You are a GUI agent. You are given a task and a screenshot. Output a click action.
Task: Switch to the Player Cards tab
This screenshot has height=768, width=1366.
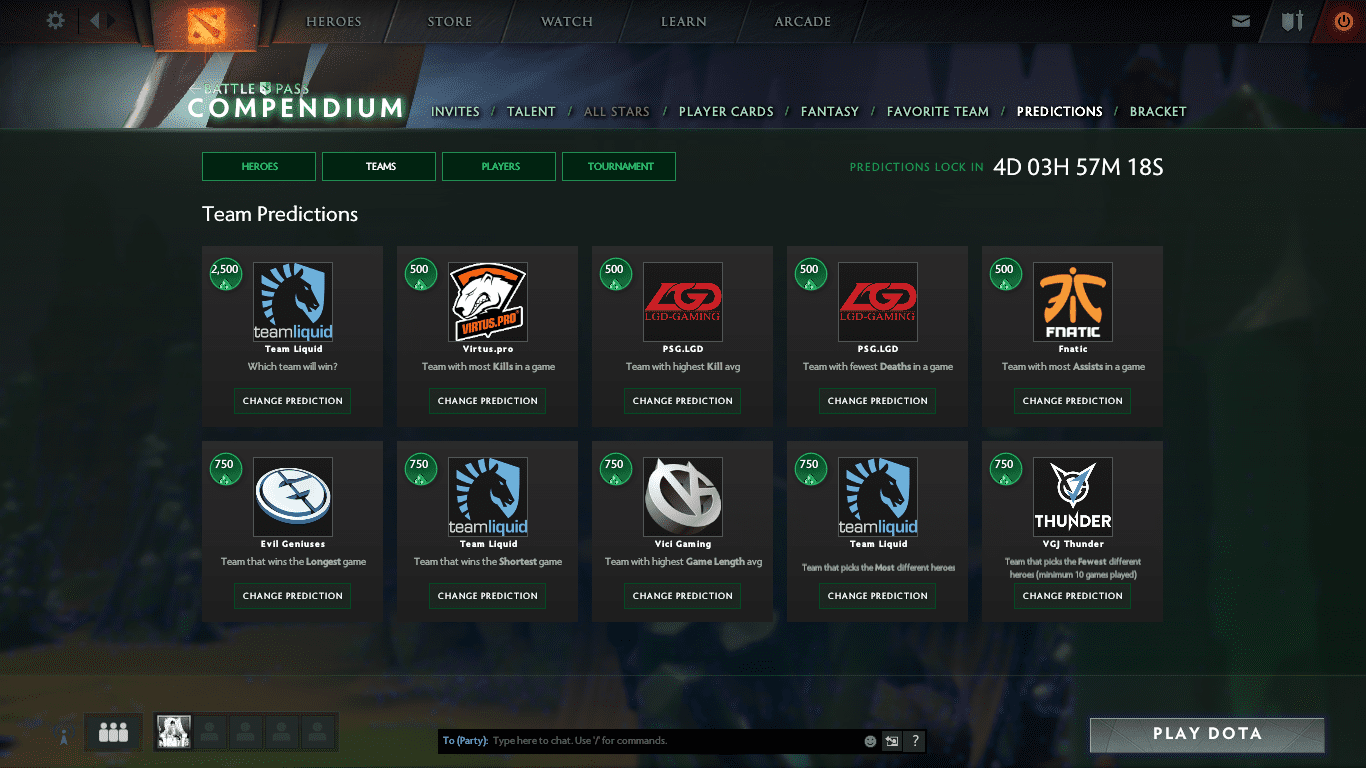(x=726, y=112)
